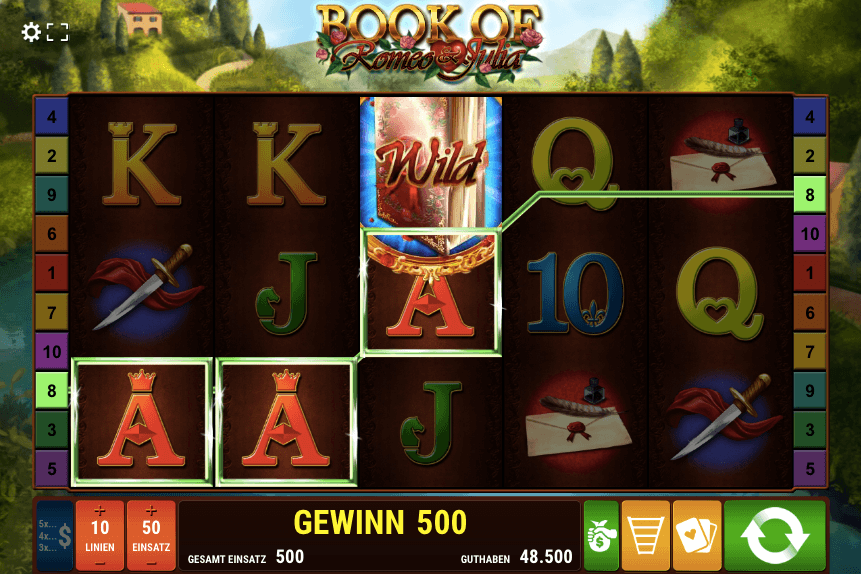This screenshot has width=861, height=574.
Task: Gamble the win with the ladder game
Action: pos(646,535)
